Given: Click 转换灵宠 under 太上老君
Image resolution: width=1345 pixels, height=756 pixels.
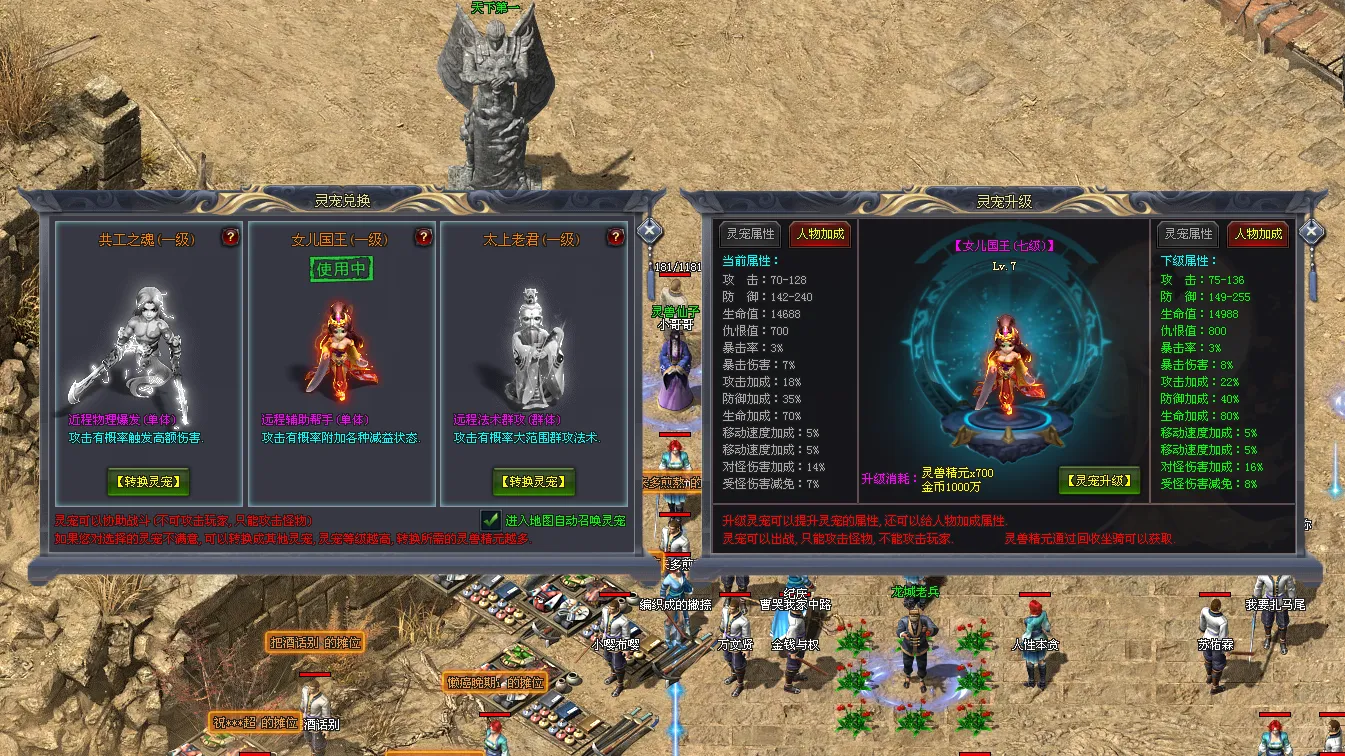Looking at the screenshot, I should (x=533, y=482).
